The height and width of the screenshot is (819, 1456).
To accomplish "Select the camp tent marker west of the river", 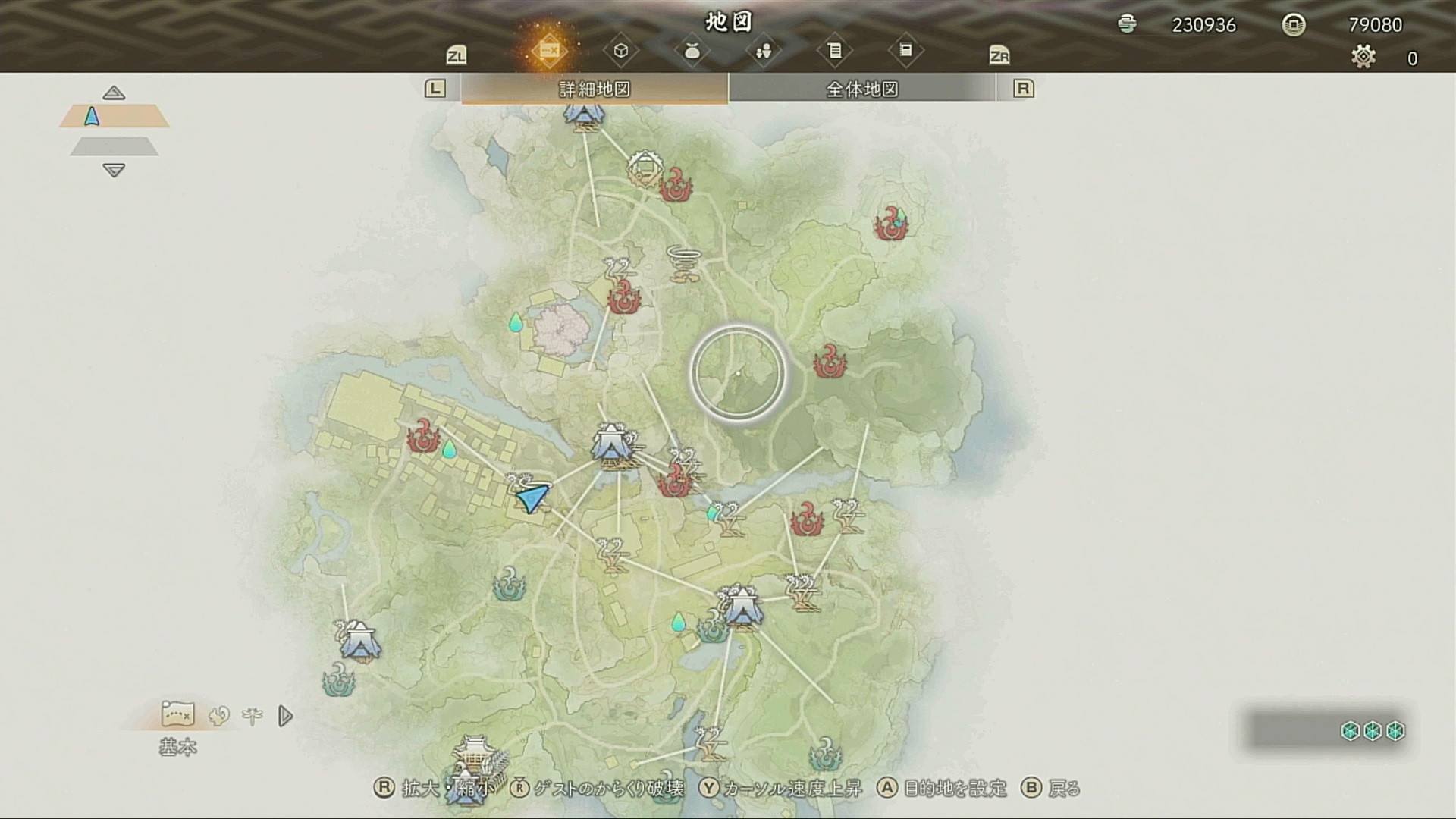I will tap(360, 641).
